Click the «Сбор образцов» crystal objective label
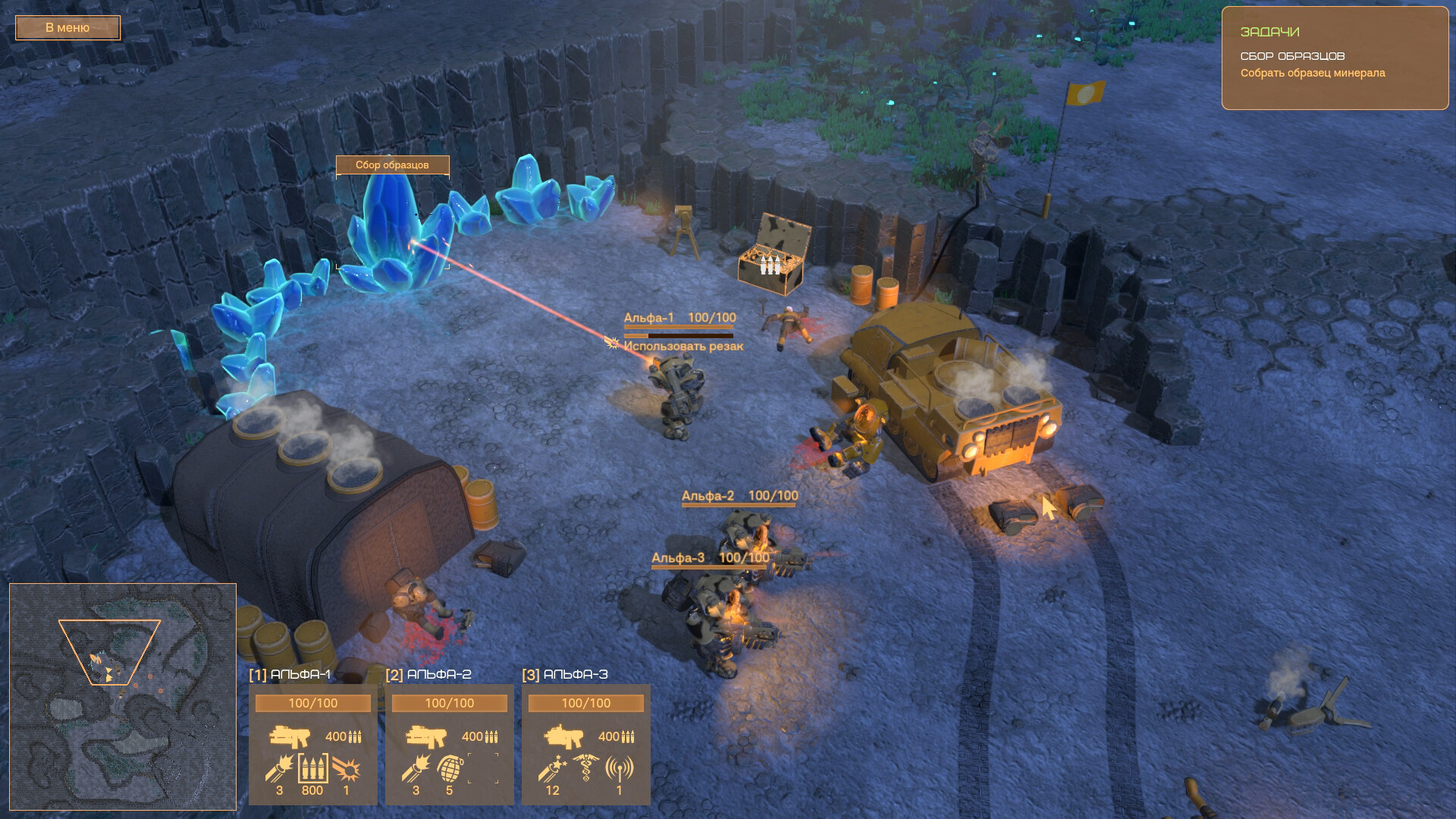This screenshot has width=1456, height=819. coord(392,165)
